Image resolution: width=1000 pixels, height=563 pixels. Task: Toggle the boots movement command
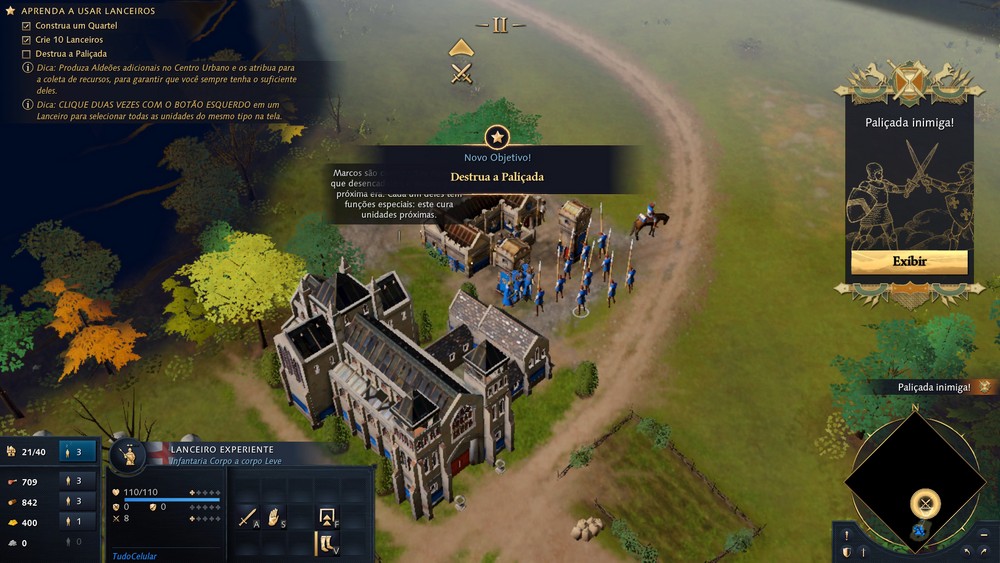coord(326,543)
